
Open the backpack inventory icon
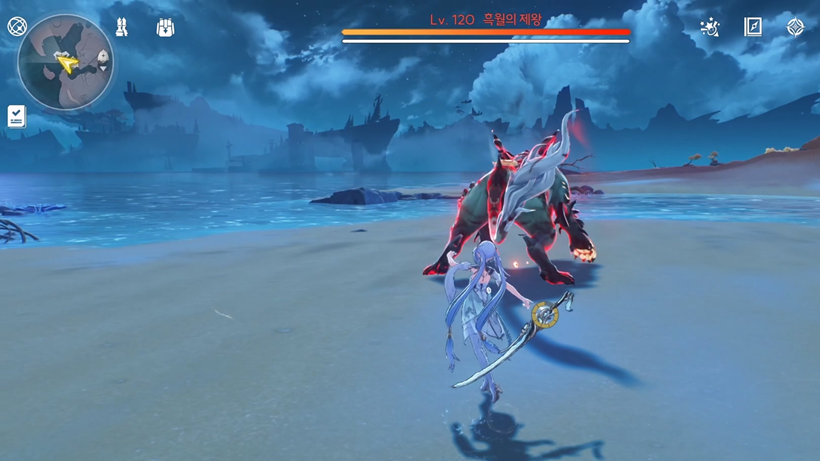165,27
